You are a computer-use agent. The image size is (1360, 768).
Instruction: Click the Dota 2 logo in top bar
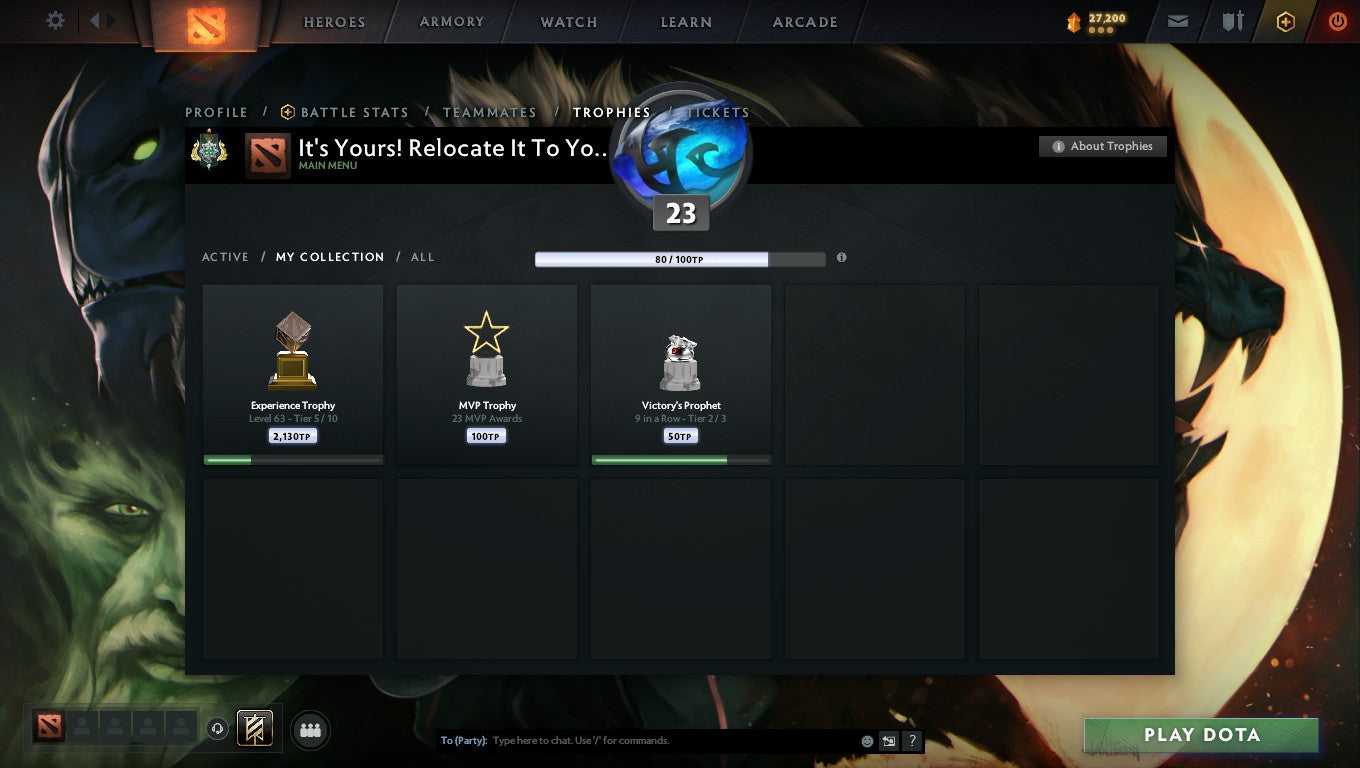coord(206,21)
